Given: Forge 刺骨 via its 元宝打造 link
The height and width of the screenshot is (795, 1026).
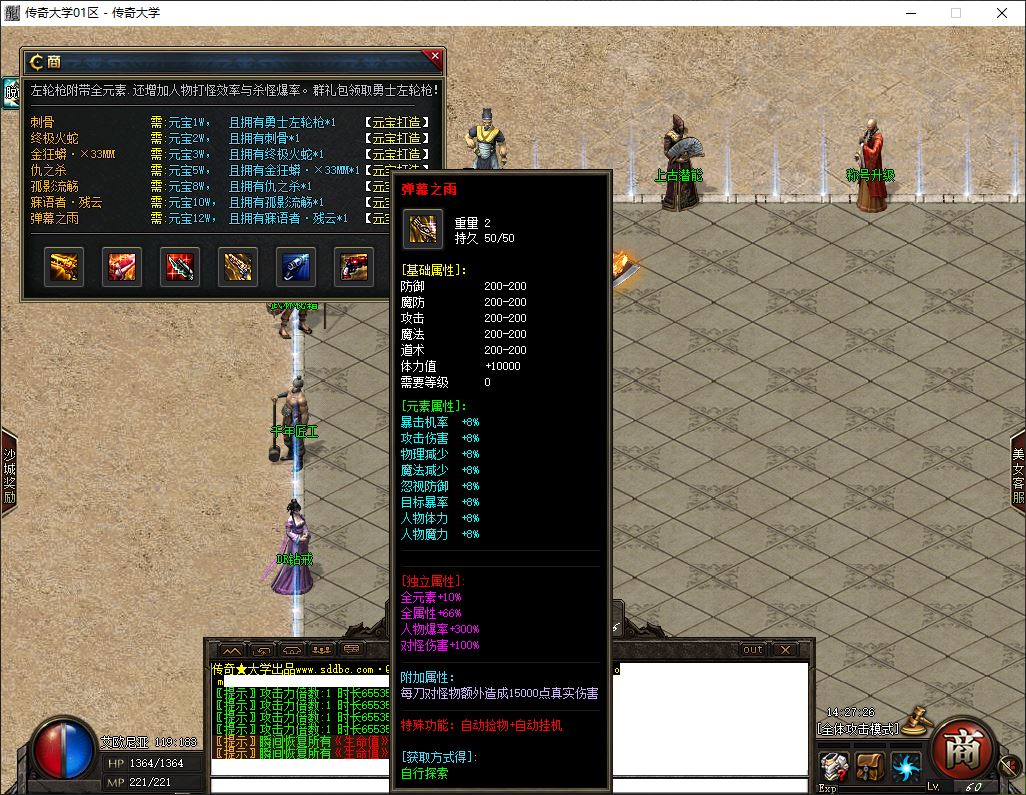Looking at the screenshot, I should 400,122.
